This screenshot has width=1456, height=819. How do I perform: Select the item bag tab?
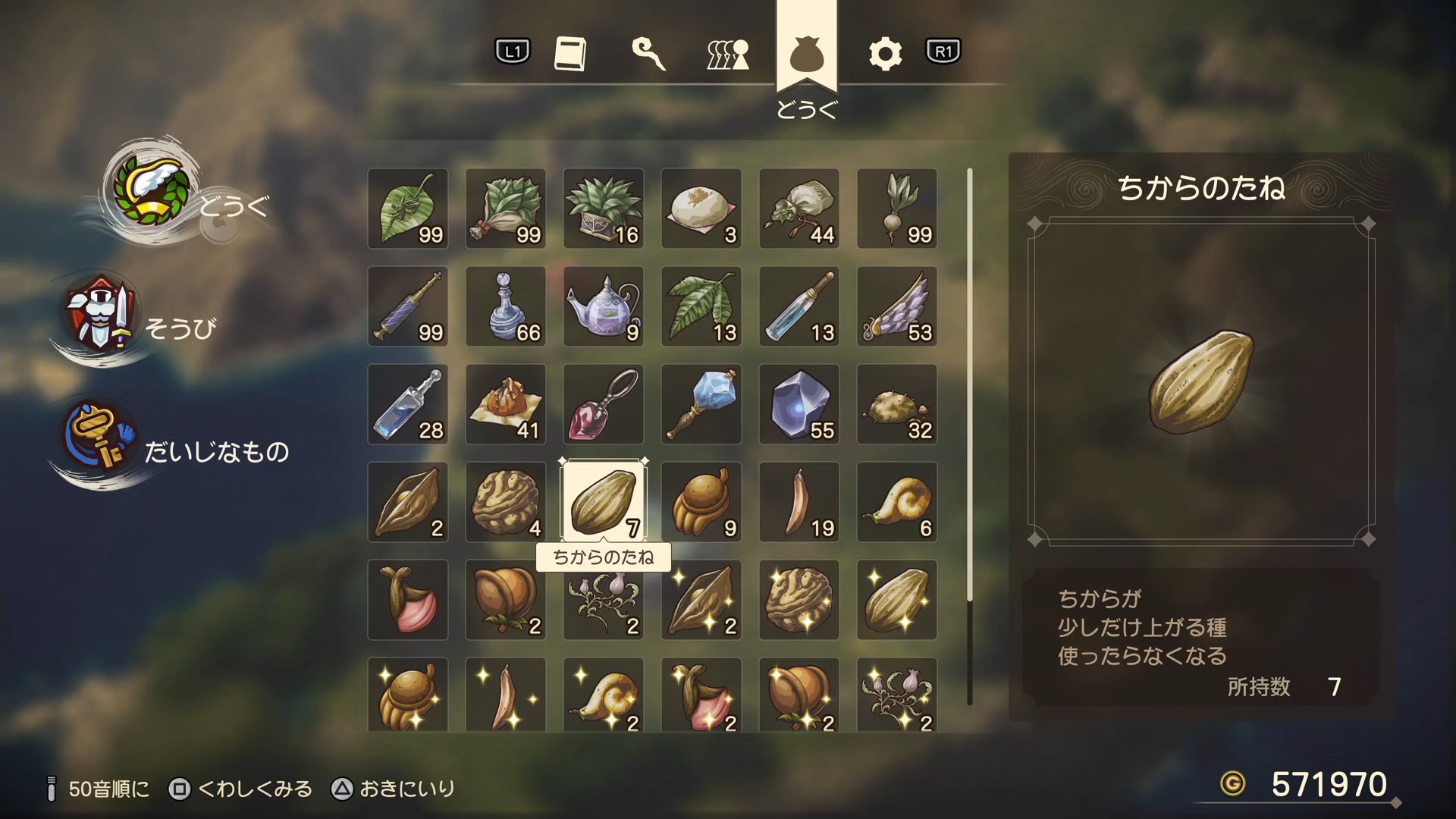tap(806, 54)
